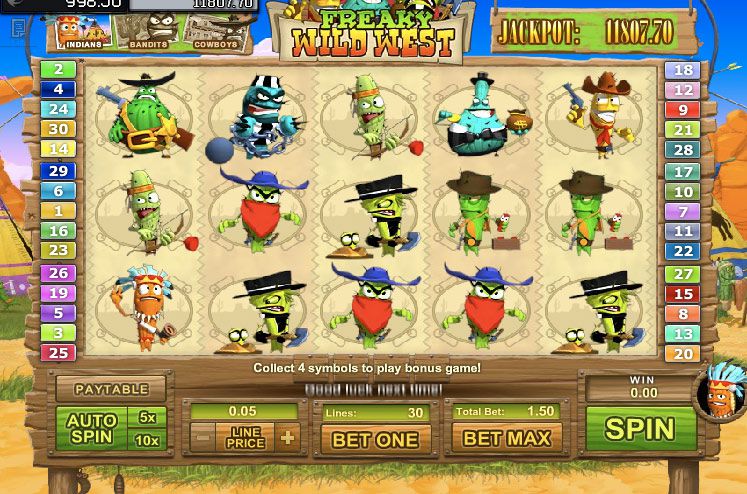Select payline marker number 25
Viewport: 747px width, 494px height.
[58, 352]
